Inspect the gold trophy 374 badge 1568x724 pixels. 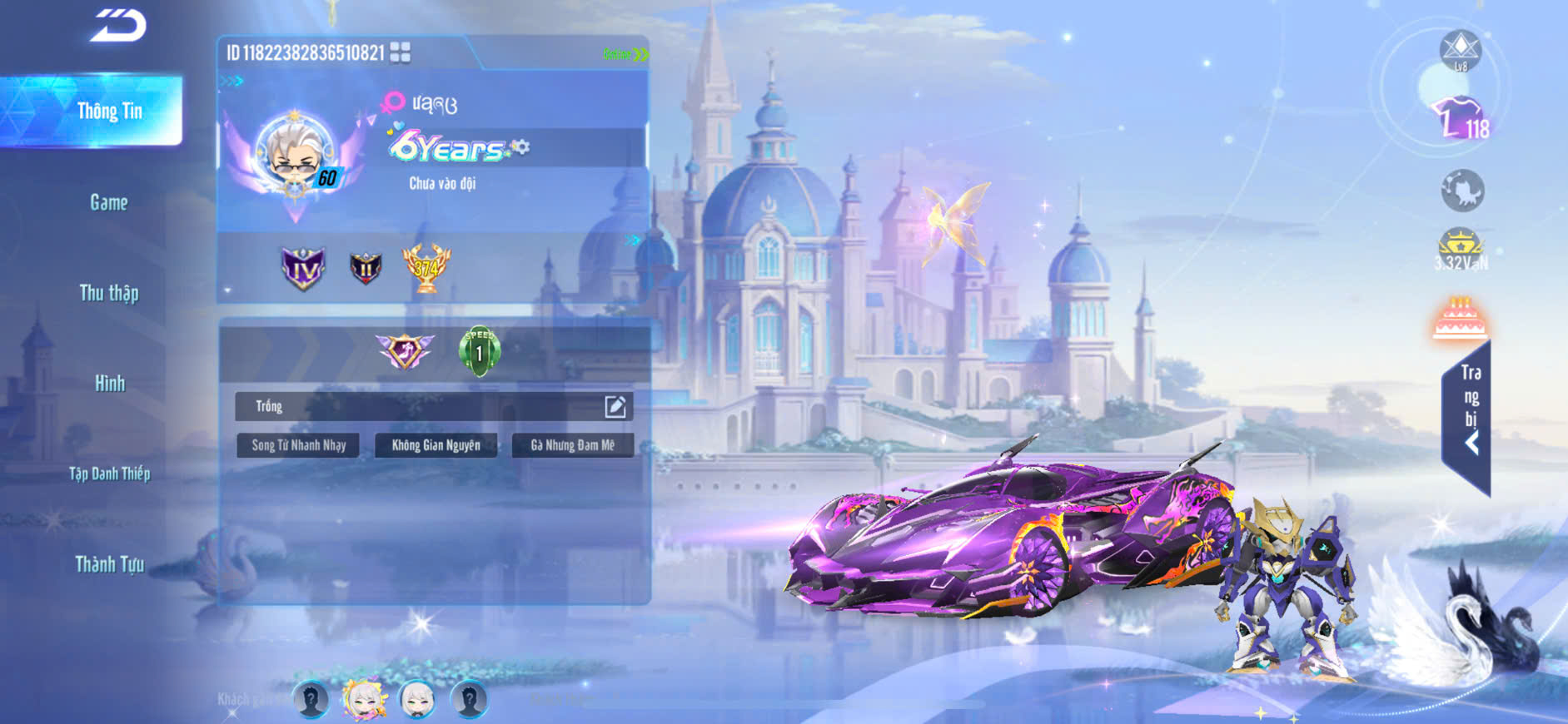tap(426, 268)
